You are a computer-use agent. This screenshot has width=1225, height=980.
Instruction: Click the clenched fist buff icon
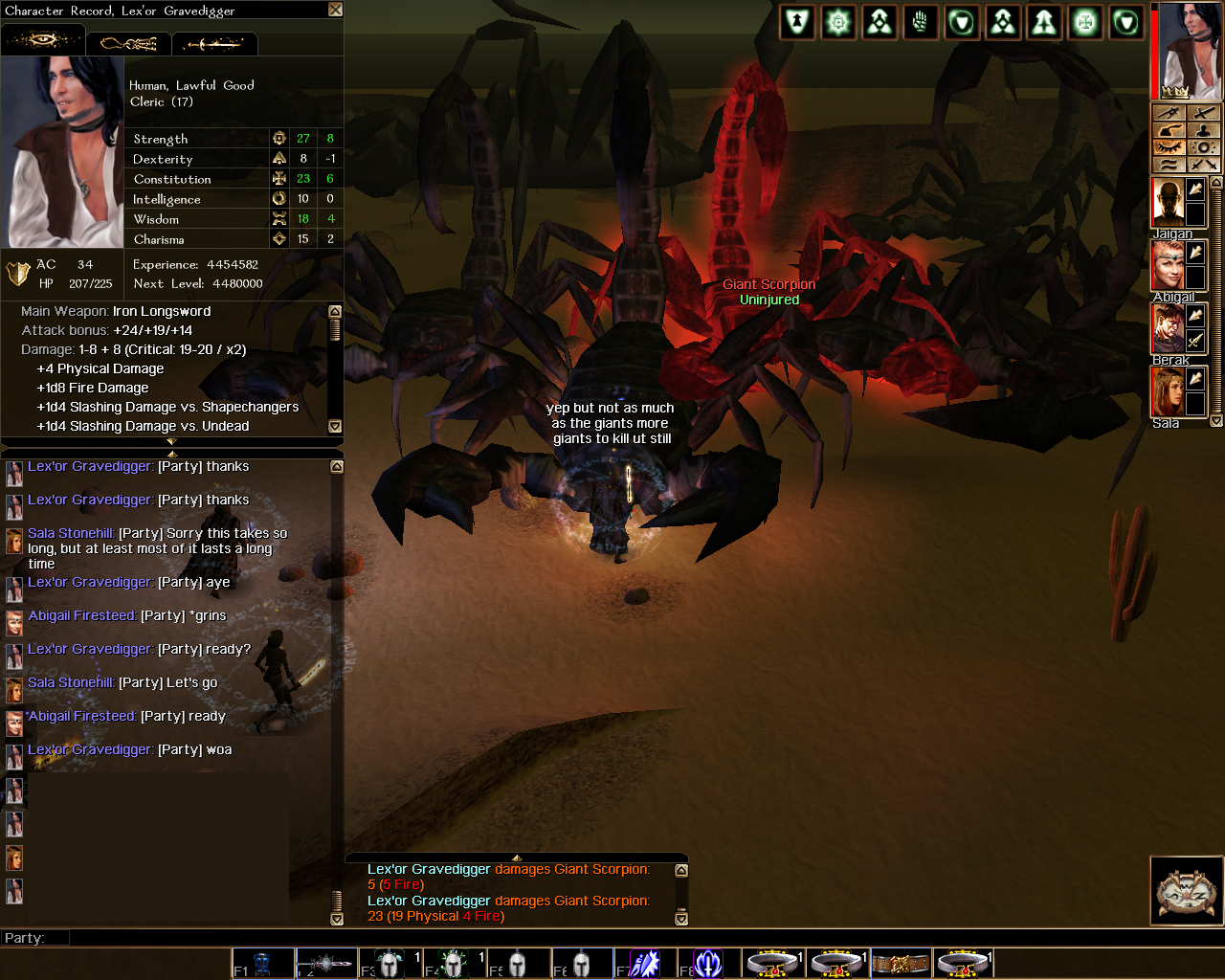pyautogui.click(x=920, y=22)
